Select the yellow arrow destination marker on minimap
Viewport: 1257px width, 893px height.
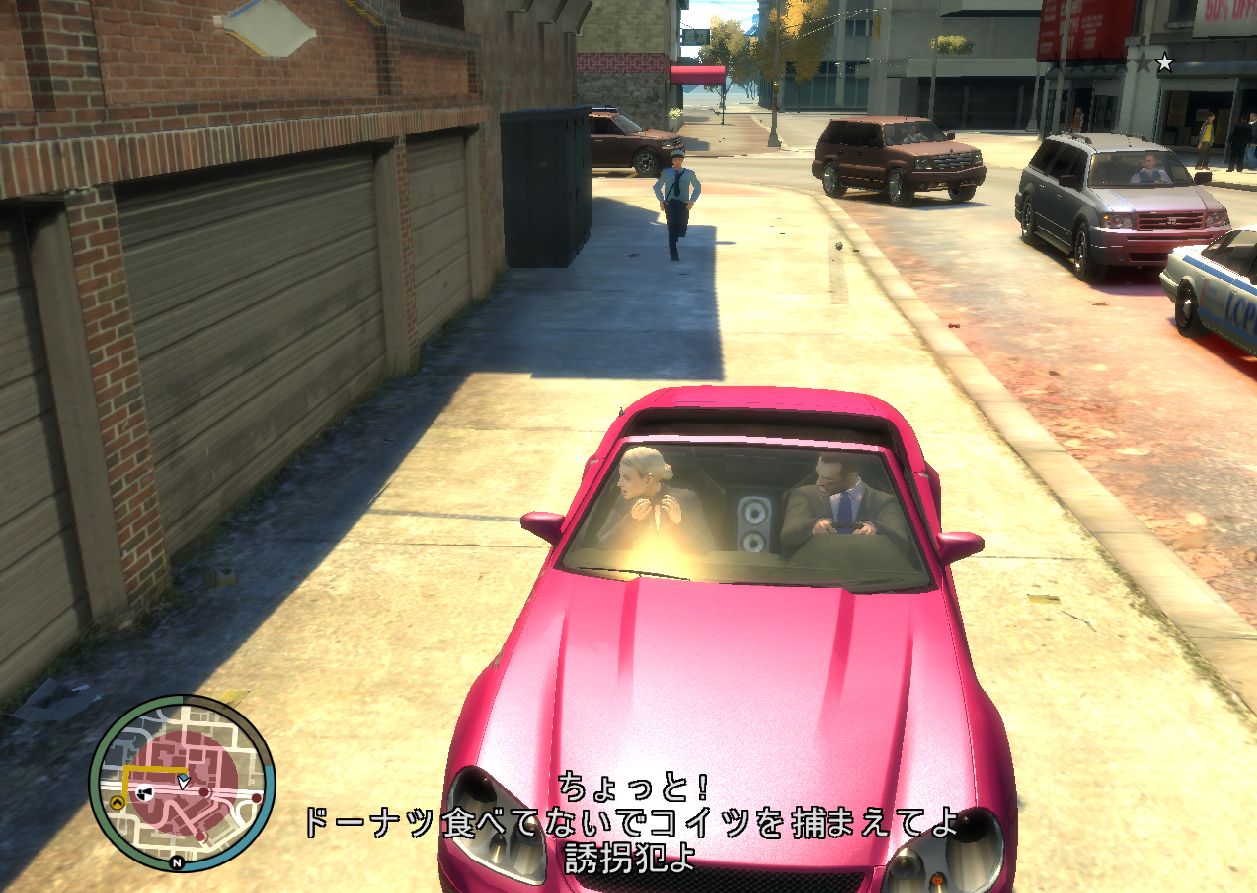click(119, 802)
